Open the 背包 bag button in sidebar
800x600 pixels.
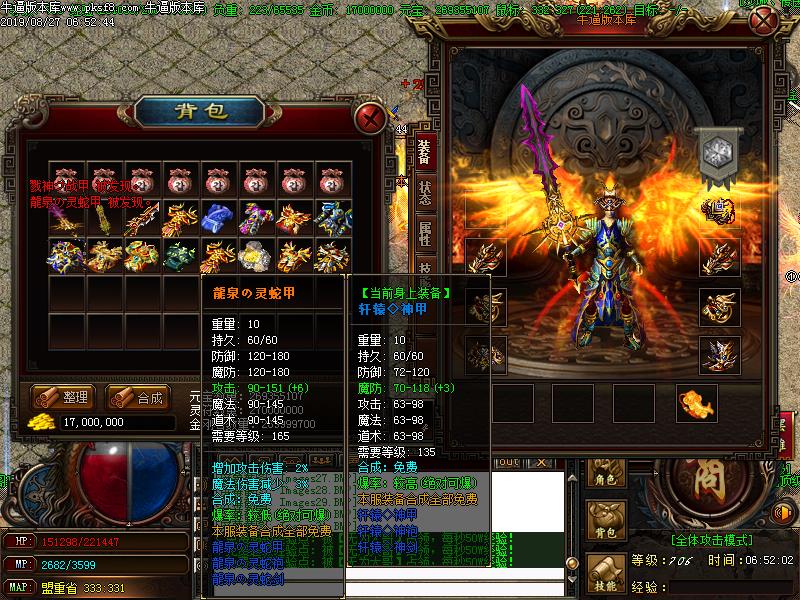click(x=604, y=523)
